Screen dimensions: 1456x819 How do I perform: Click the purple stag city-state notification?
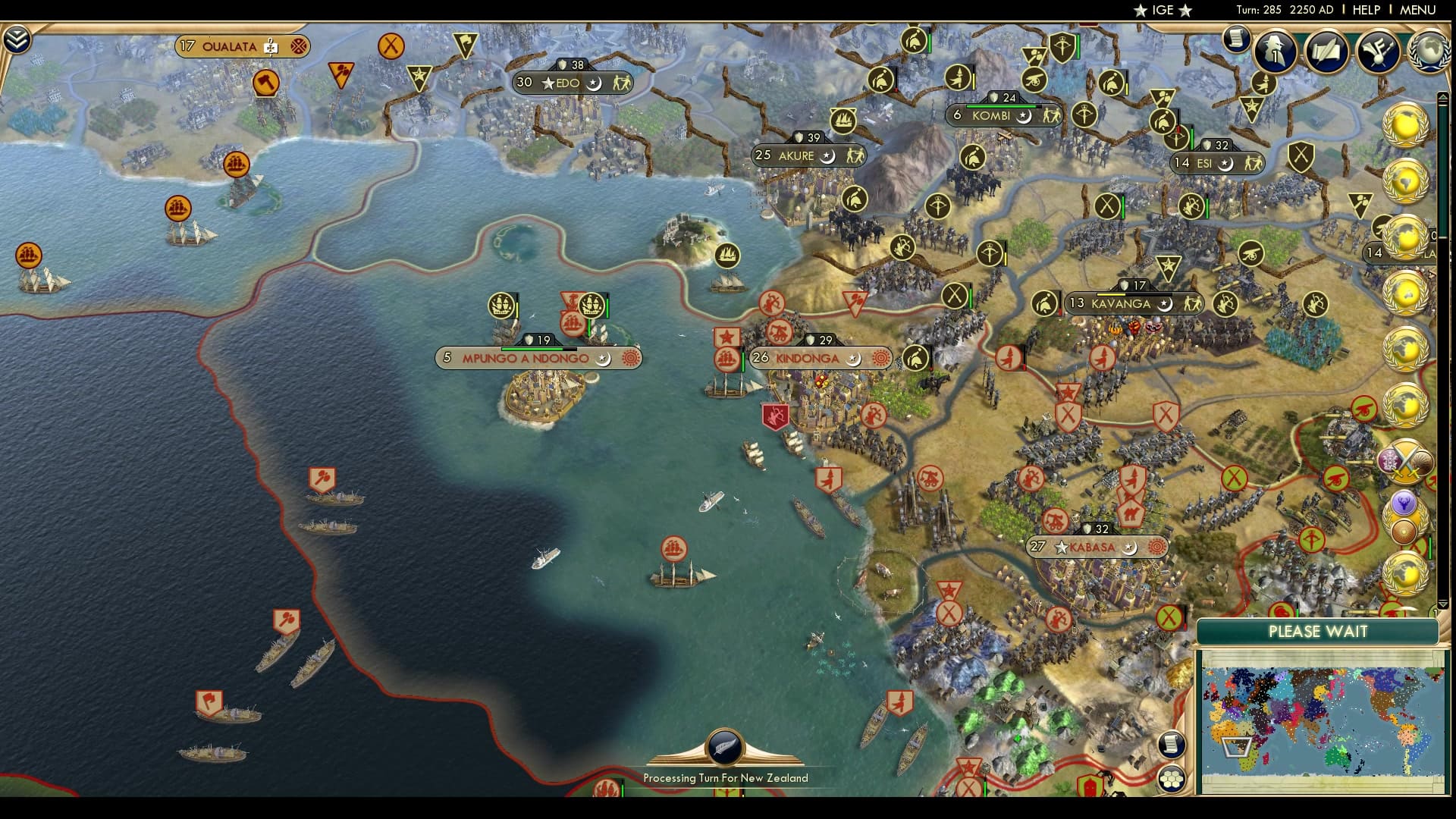pos(1404,501)
